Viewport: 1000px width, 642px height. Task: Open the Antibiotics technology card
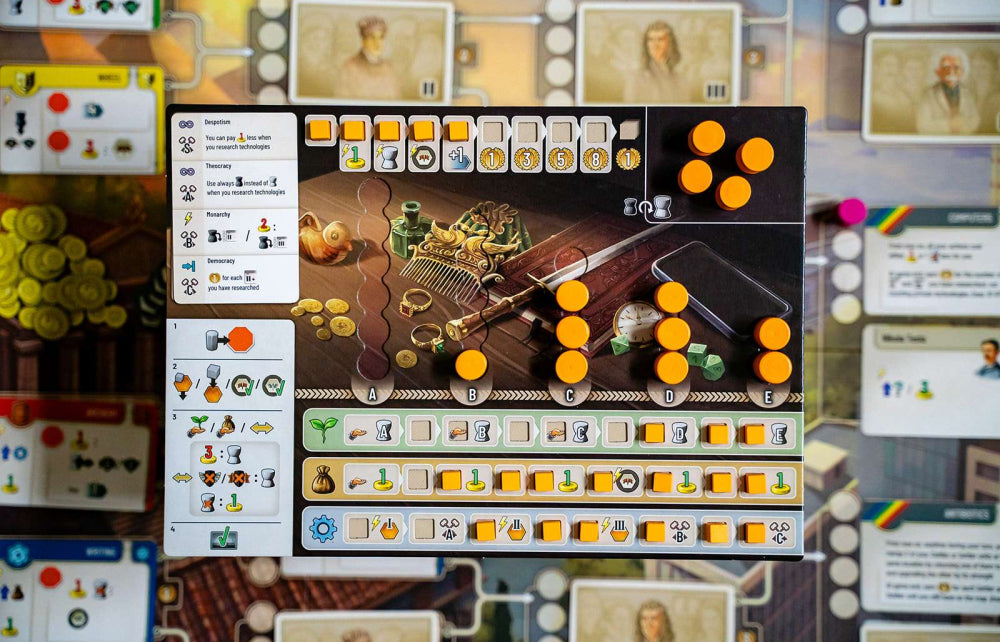931,556
